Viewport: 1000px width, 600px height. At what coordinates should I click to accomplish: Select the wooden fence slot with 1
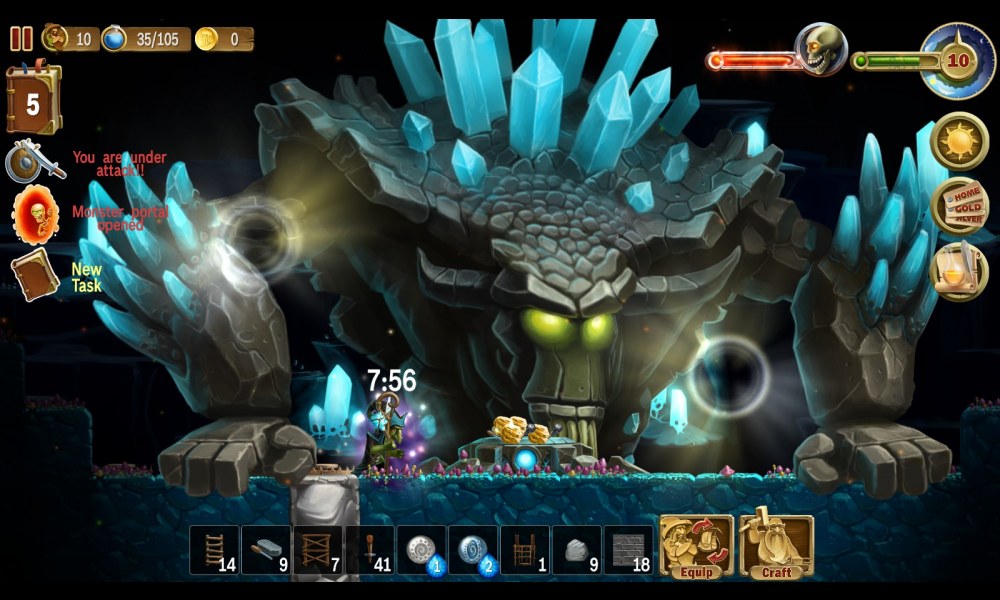tap(525, 550)
